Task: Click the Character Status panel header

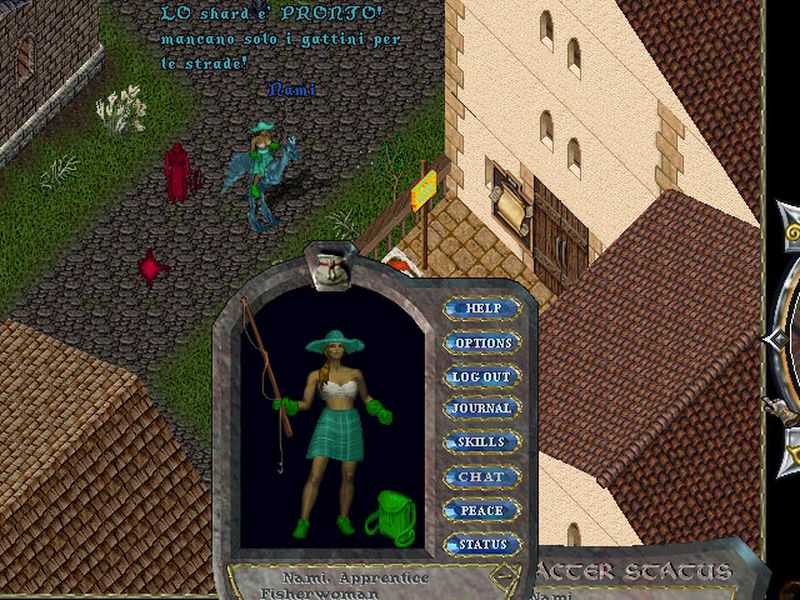Action: coord(640,574)
